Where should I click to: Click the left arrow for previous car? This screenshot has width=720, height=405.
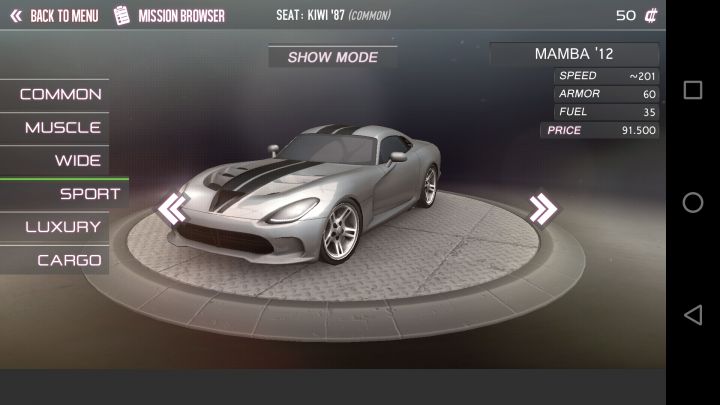(173, 208)
